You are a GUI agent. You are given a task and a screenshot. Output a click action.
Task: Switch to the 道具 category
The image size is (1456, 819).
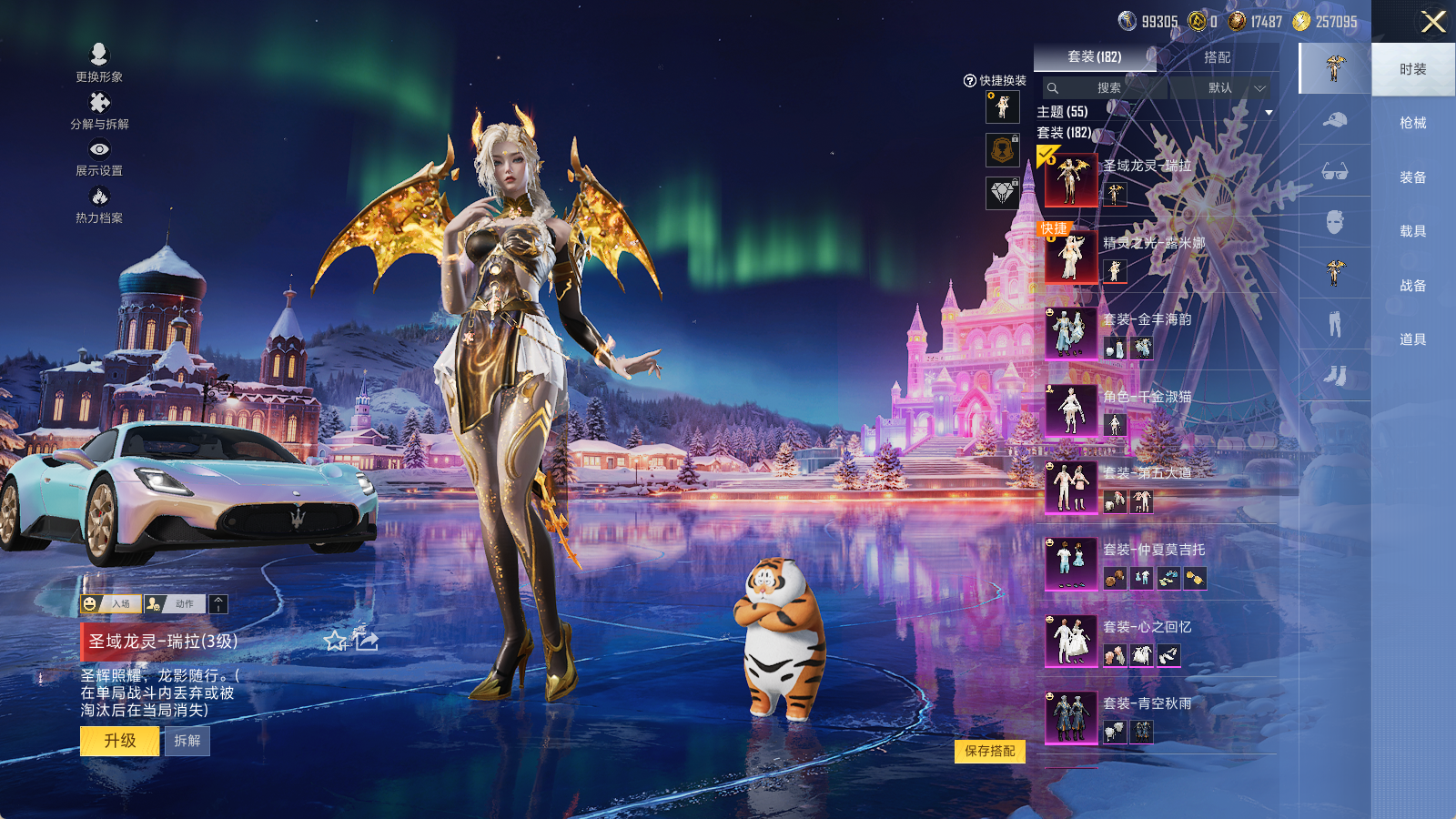[1412, 339]
